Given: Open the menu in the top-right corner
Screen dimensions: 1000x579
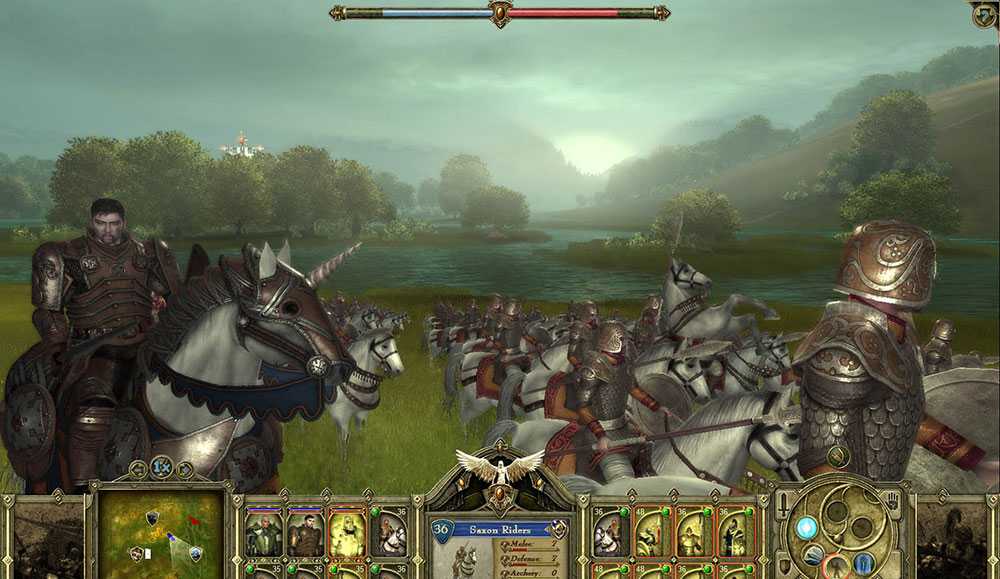Looking at the screenshot, I should click(x=985, y=13).
